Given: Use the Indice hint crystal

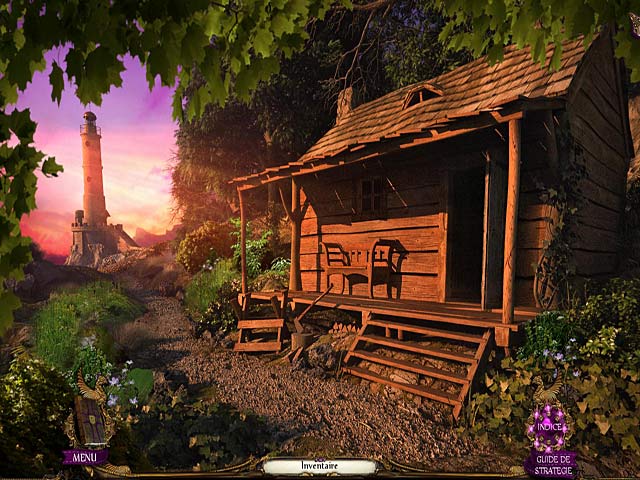Looking at the screenshot, I should [549, 425].
